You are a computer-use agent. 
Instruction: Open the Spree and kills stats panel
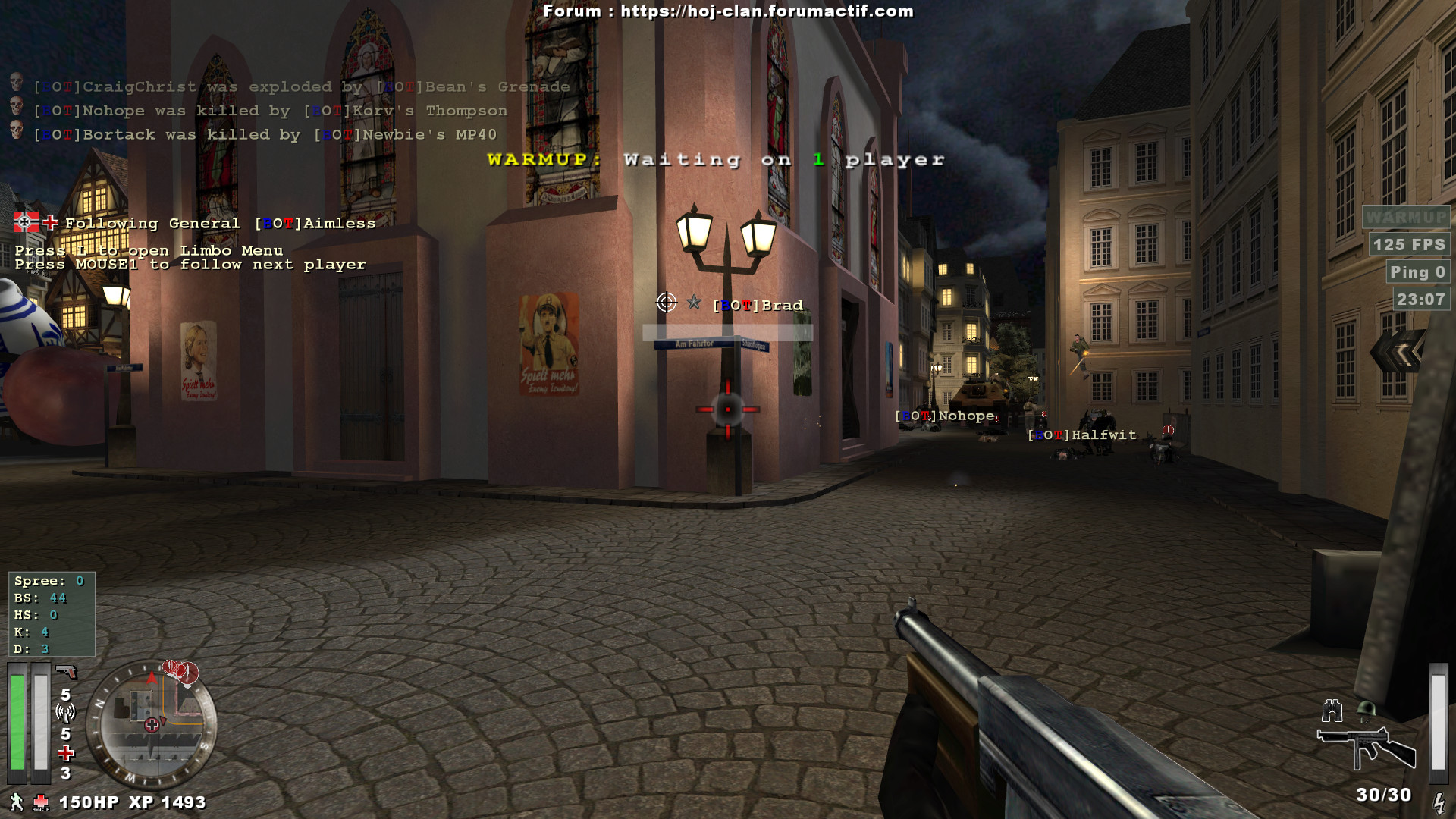(x=52, y=614)
